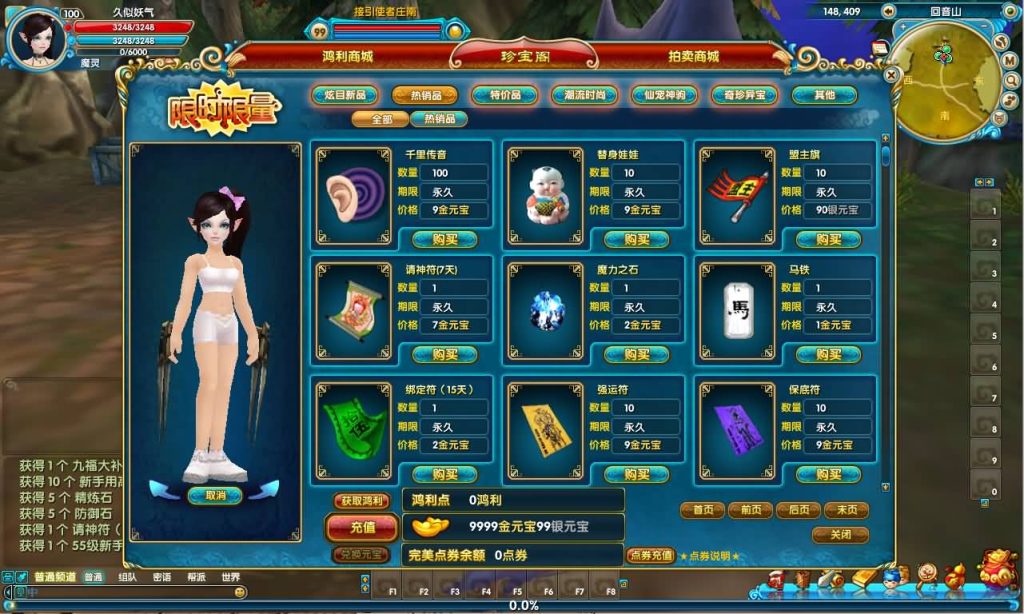The width and height of the screenshot is (1024, 614).
Task: Purchase the 盟主旗 flag
Action: click(x=829, y=239)
